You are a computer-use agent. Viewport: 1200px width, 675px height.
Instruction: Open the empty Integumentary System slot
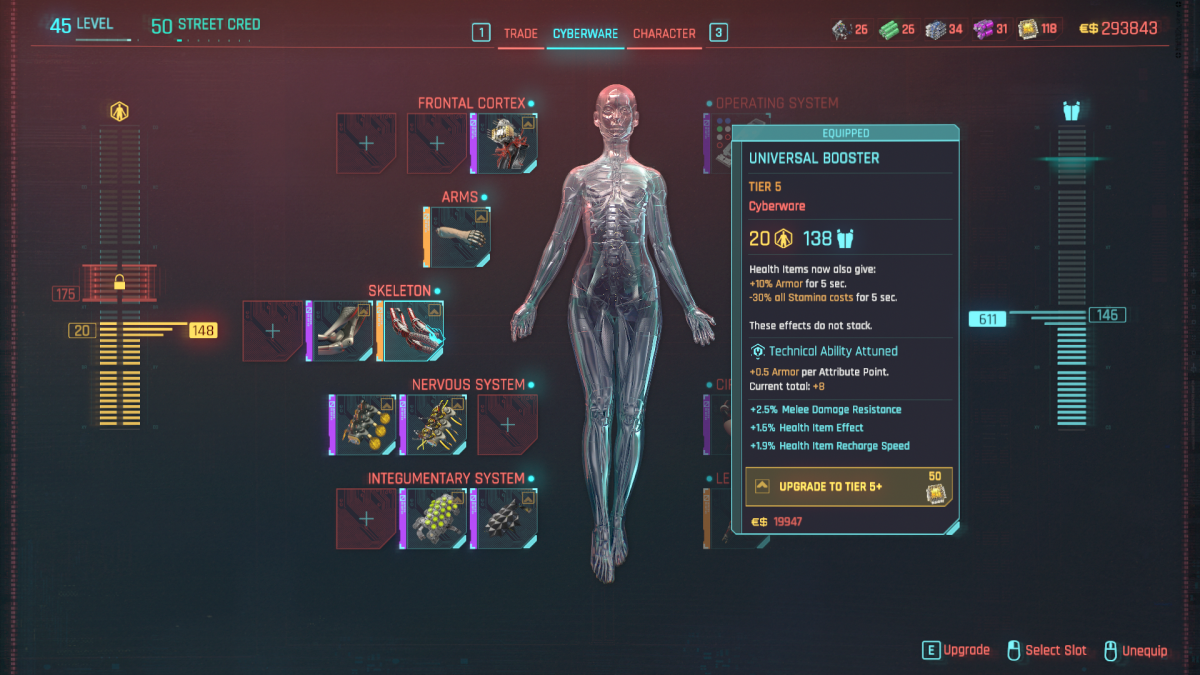[367, 518]
